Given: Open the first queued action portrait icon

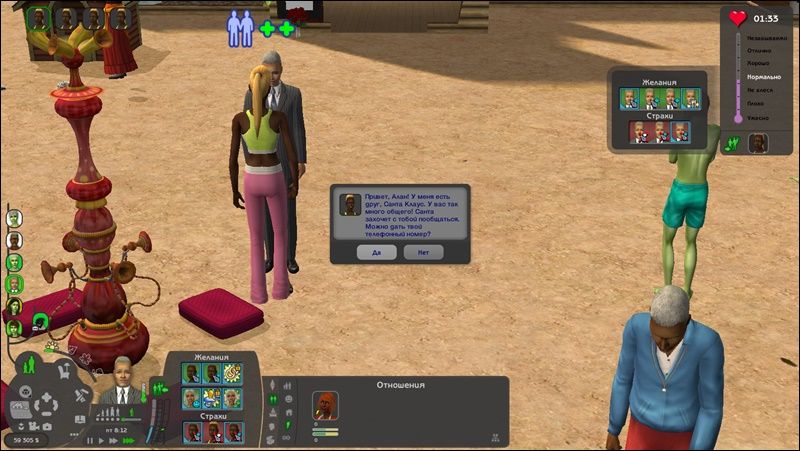Looking at the screenshot, I should click(39, 18).
